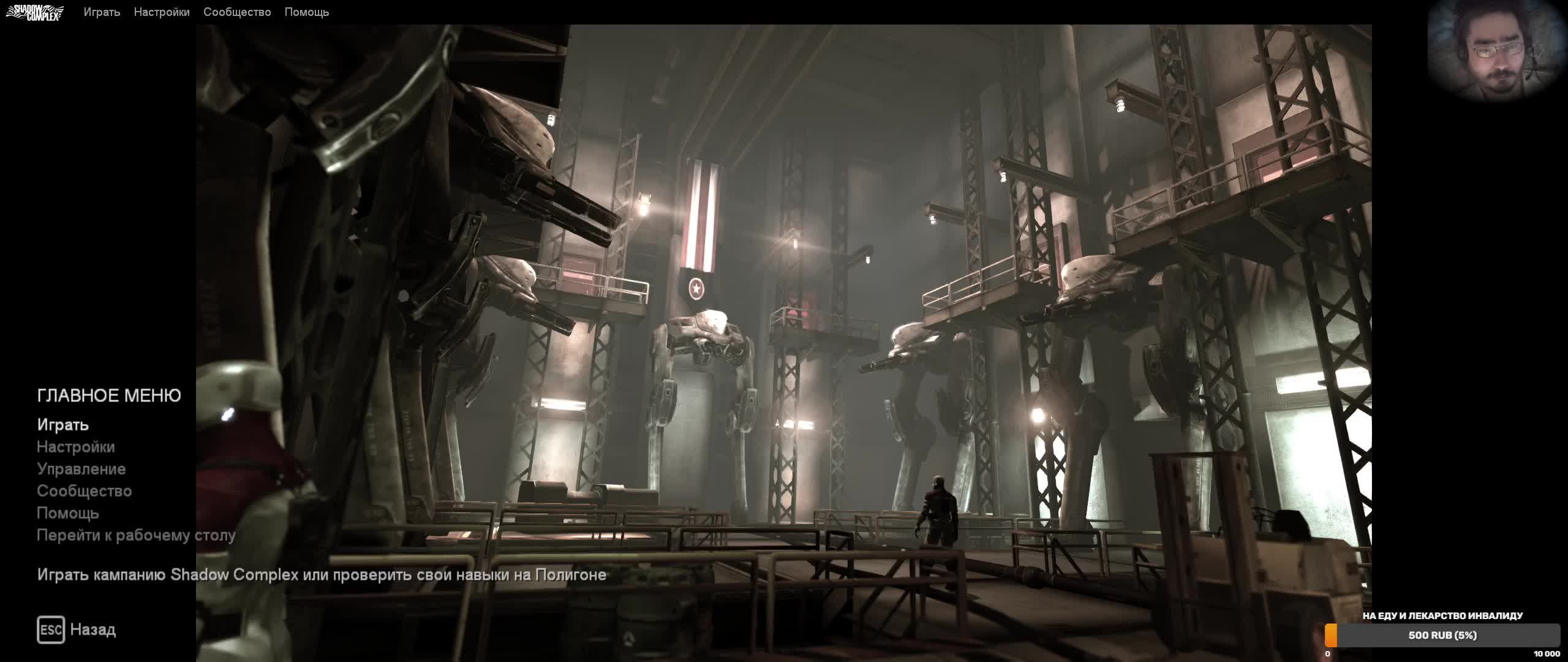1568x662 pixels.
Task: Select Помощь in the main menu list
Action: [x=68, y=513]
